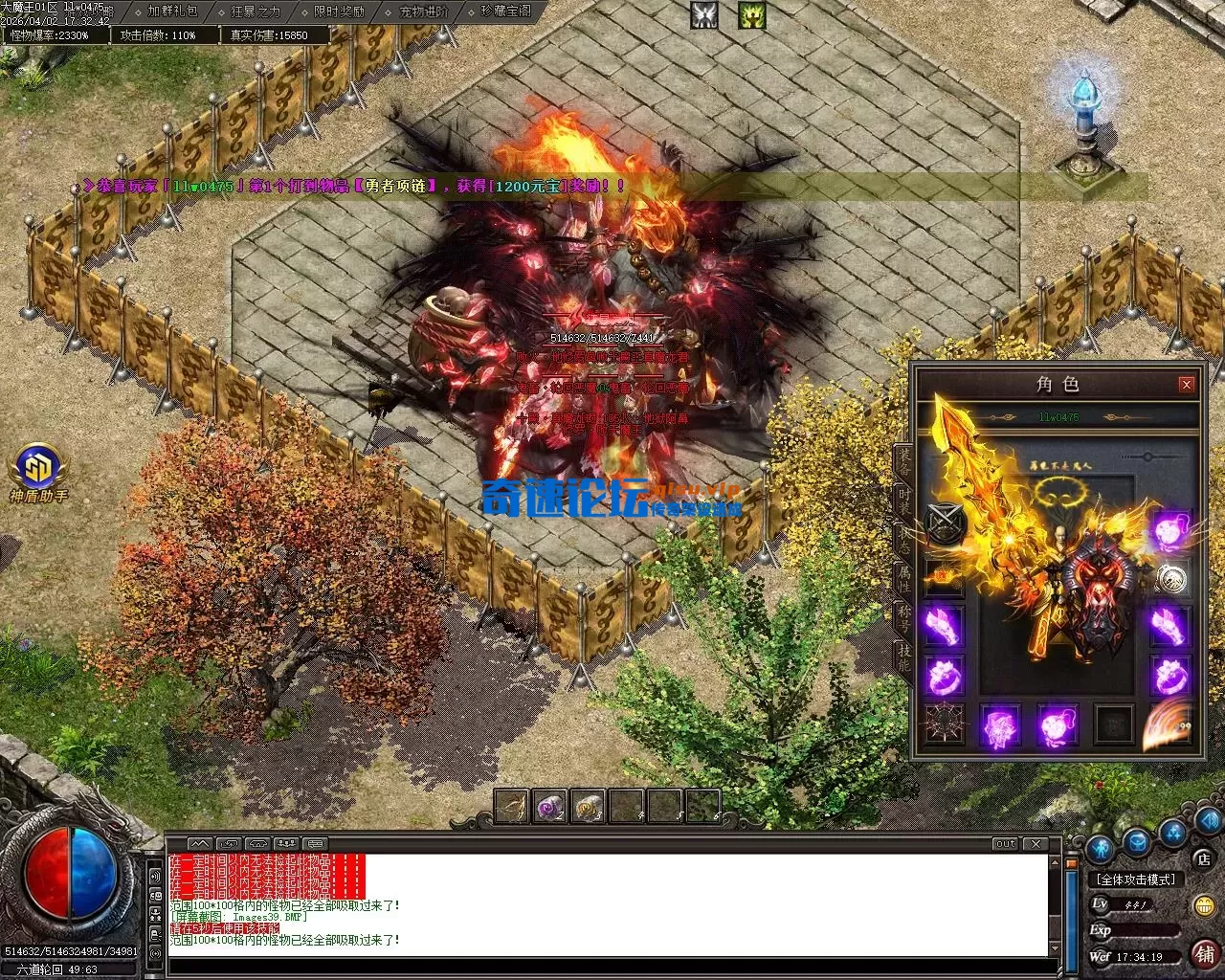Open the red 铺 shop button

pyautogui.click(x=1204, y=953)
